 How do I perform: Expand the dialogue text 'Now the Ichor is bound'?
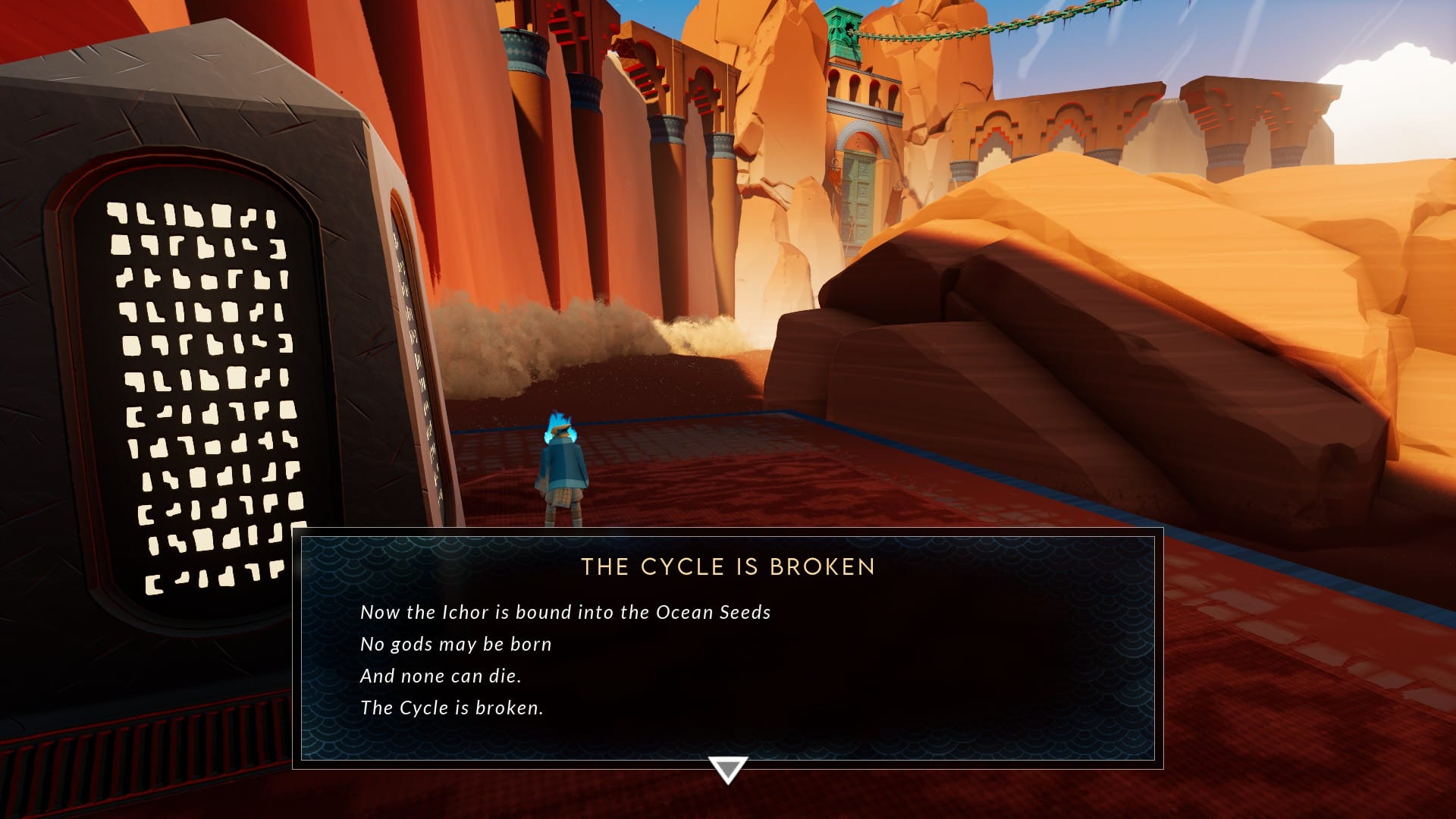pyautogui.click(x=565, y=612)
